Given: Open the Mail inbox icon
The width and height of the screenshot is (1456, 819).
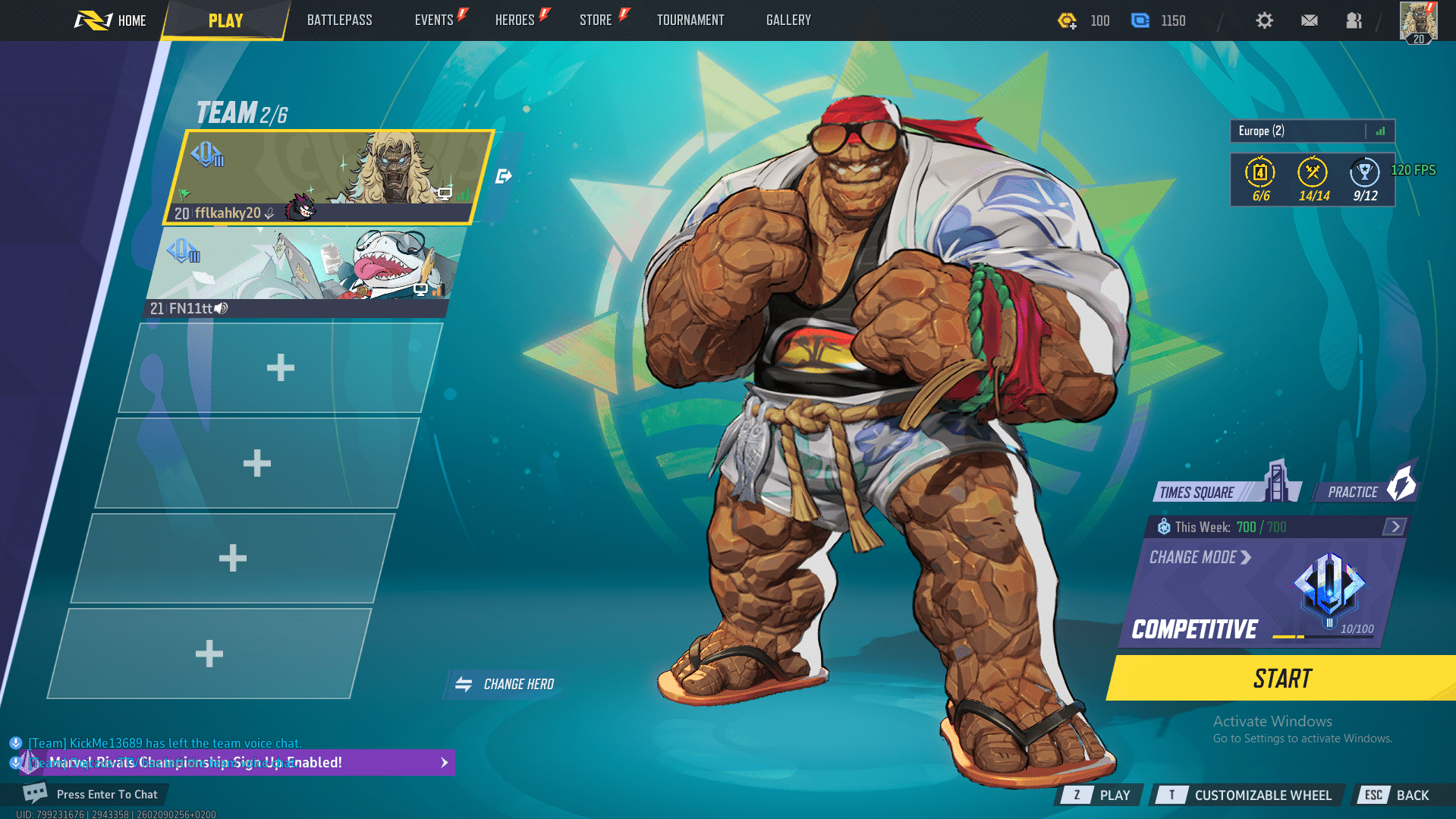Looking at the screenshot, I should pos(1309,20).
